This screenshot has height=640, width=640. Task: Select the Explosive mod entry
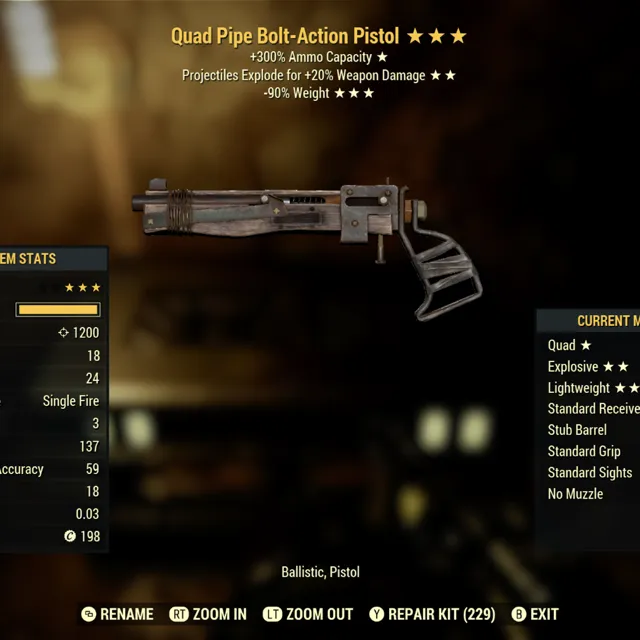(x=588, y=367)
